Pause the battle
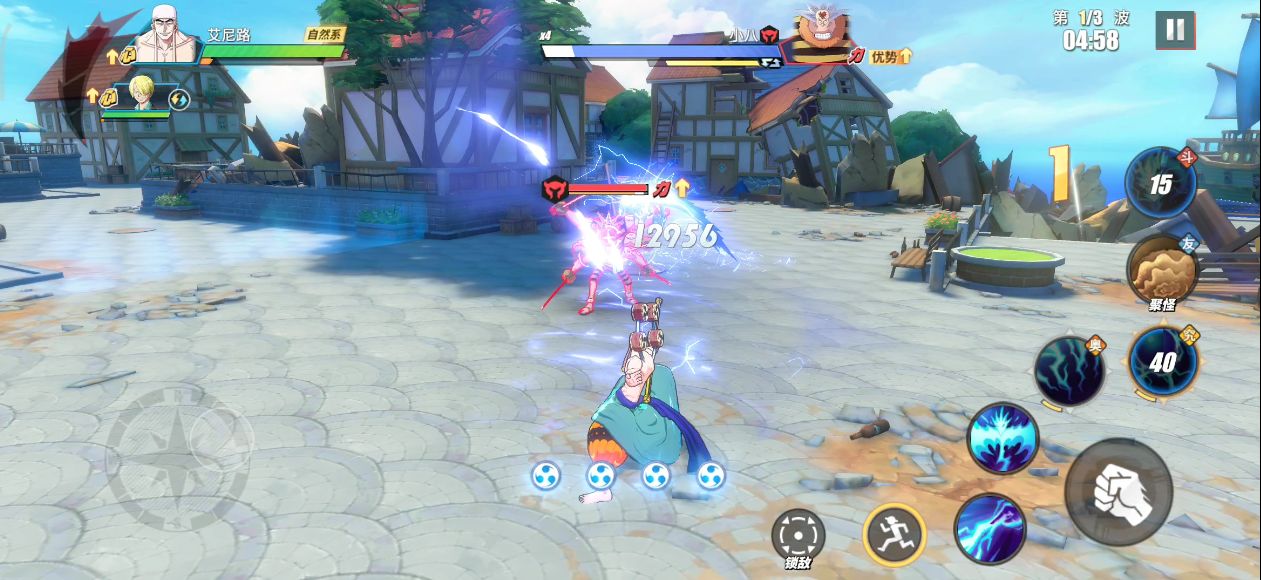The height and width of the screenshot is (580, 1261). pyautogui.click(x=1175, y=30)
